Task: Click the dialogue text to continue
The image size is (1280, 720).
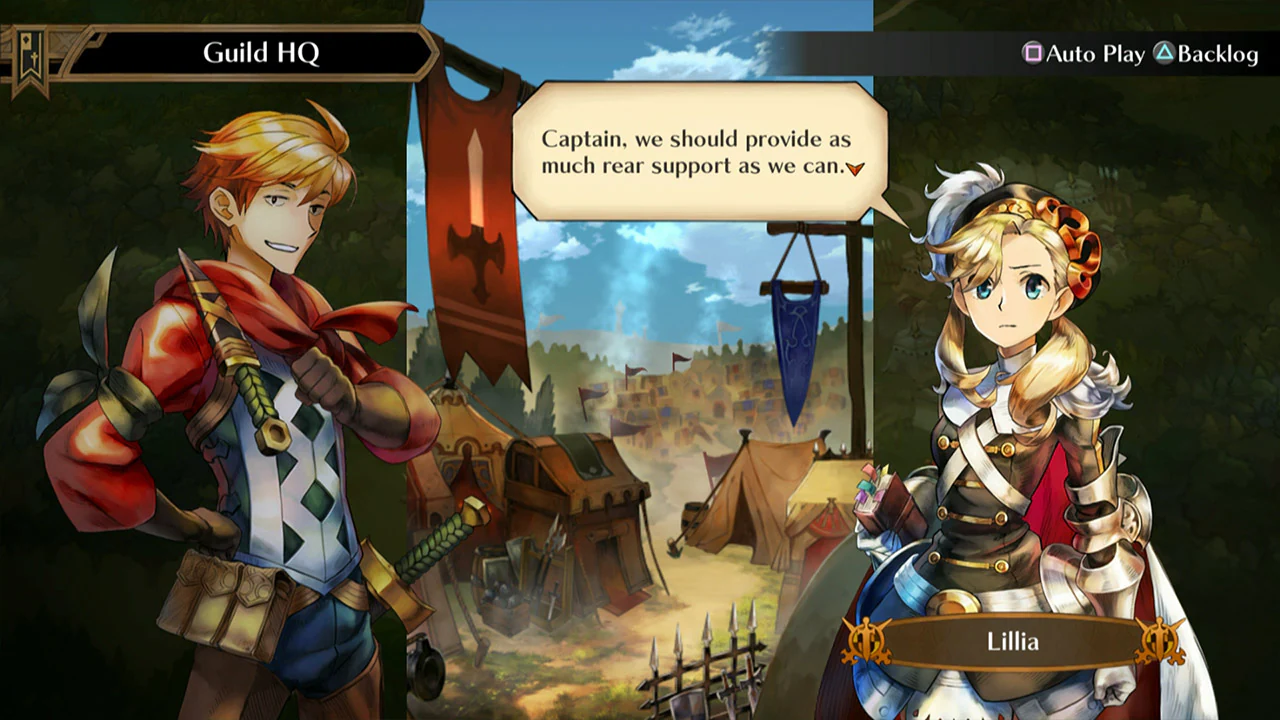Action: coord(700,152)
